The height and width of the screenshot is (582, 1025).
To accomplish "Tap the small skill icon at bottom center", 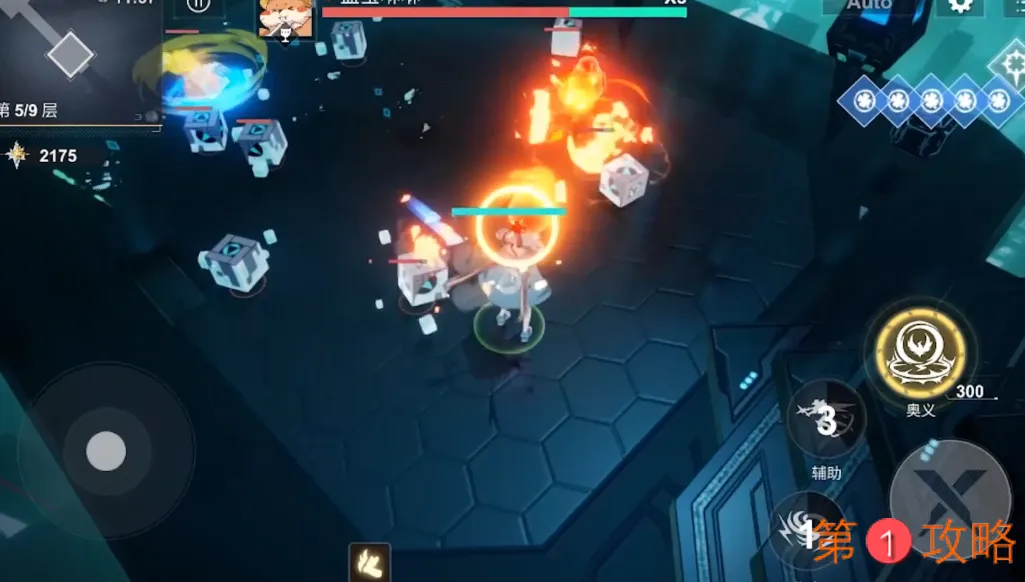I will 368,563.
